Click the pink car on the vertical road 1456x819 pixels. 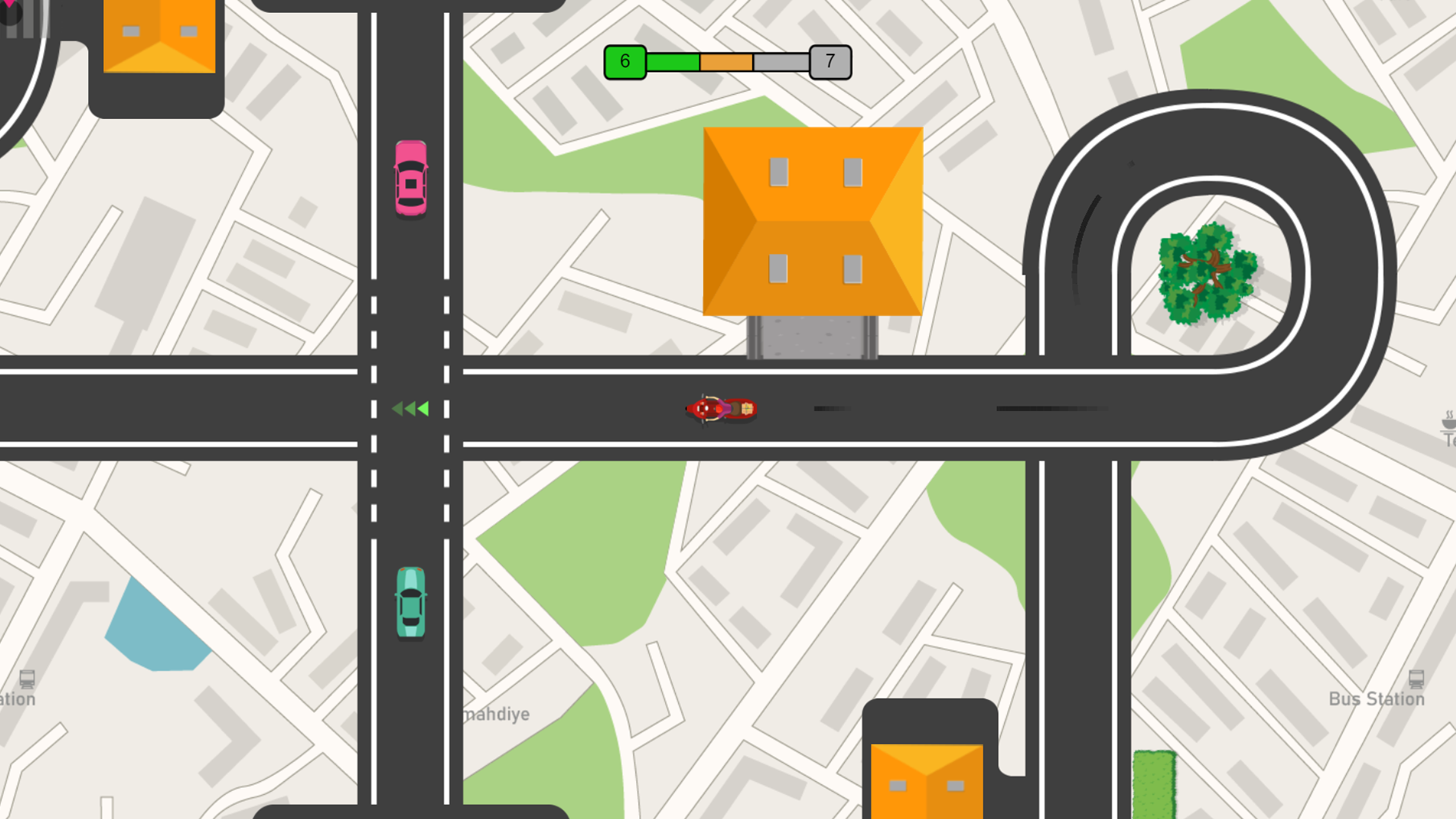coord(410,178)
